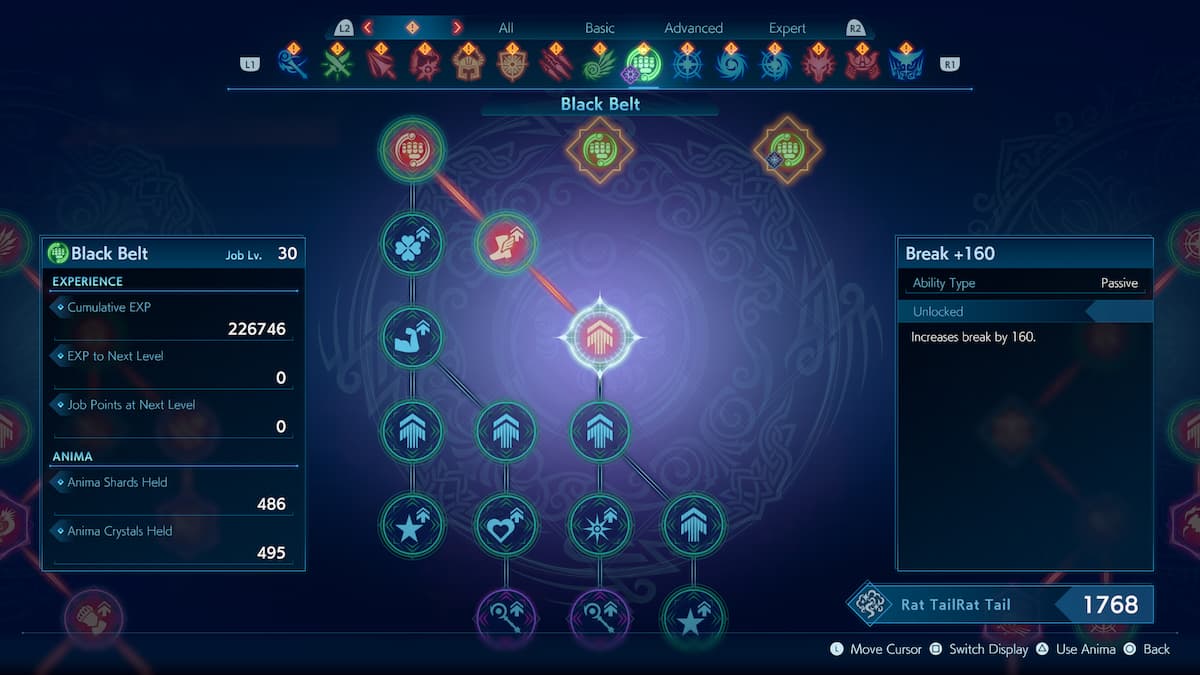Select the red winged boot skill node
1200x675 pixels.
pyautogui.click(x=505, y=243)
